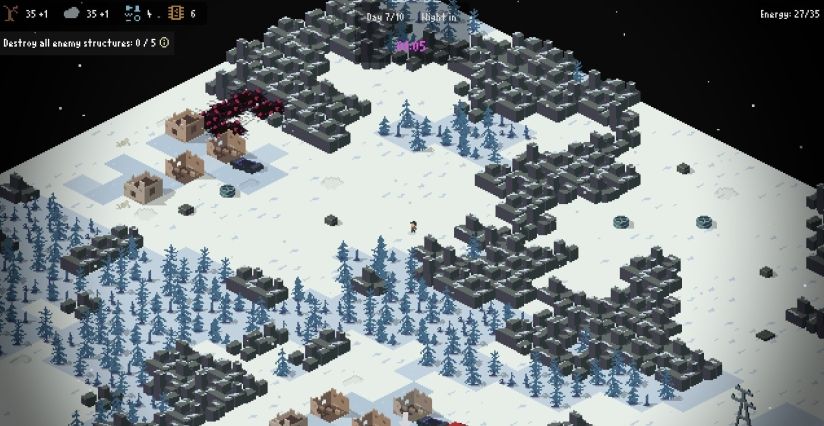Click the info icon beside the objective

[x=164, y=42]
